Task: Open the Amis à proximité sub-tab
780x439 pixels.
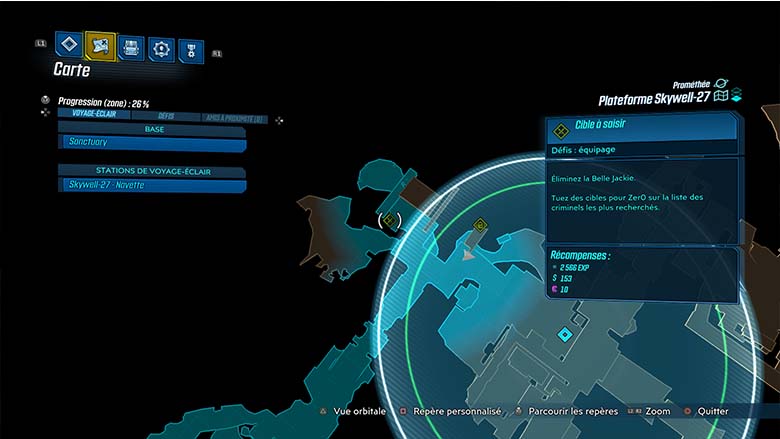Action: point(234,119)
